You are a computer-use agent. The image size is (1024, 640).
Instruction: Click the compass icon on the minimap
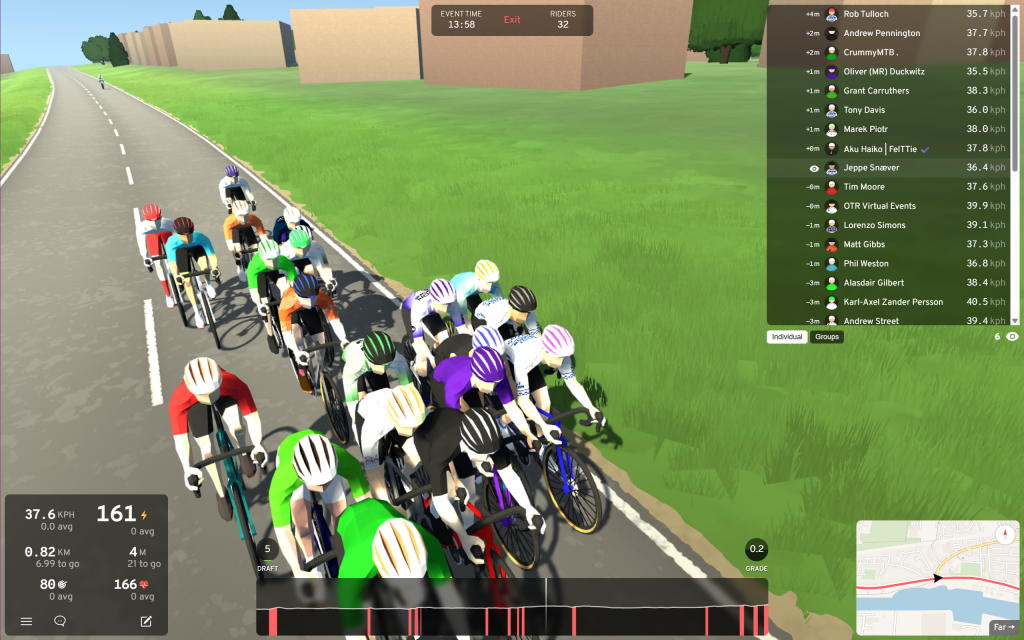(x=1007, y=535)
